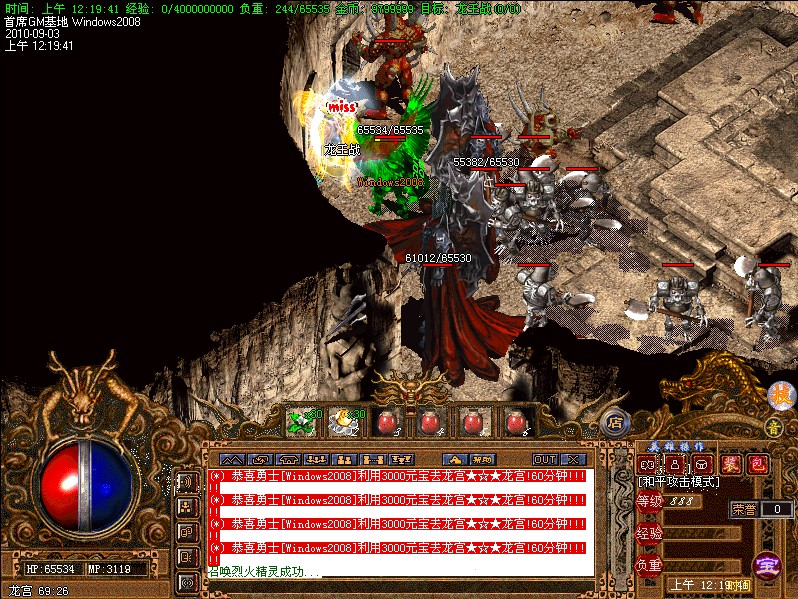Use the green herb hotbar item
Viewport: 798px width, 599px height.
pos(302,422)
